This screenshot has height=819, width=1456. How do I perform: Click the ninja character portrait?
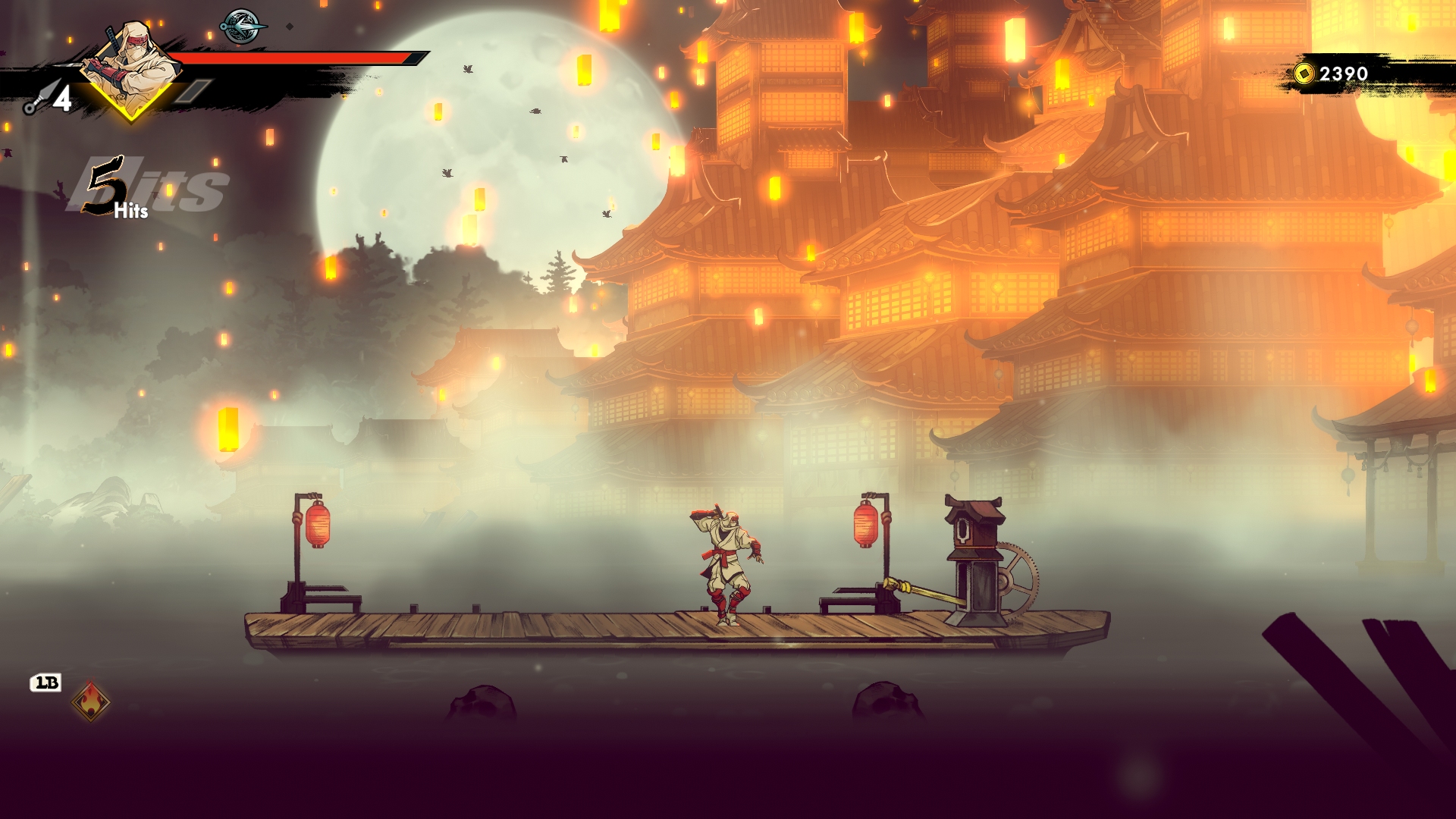tap(131, 68)
